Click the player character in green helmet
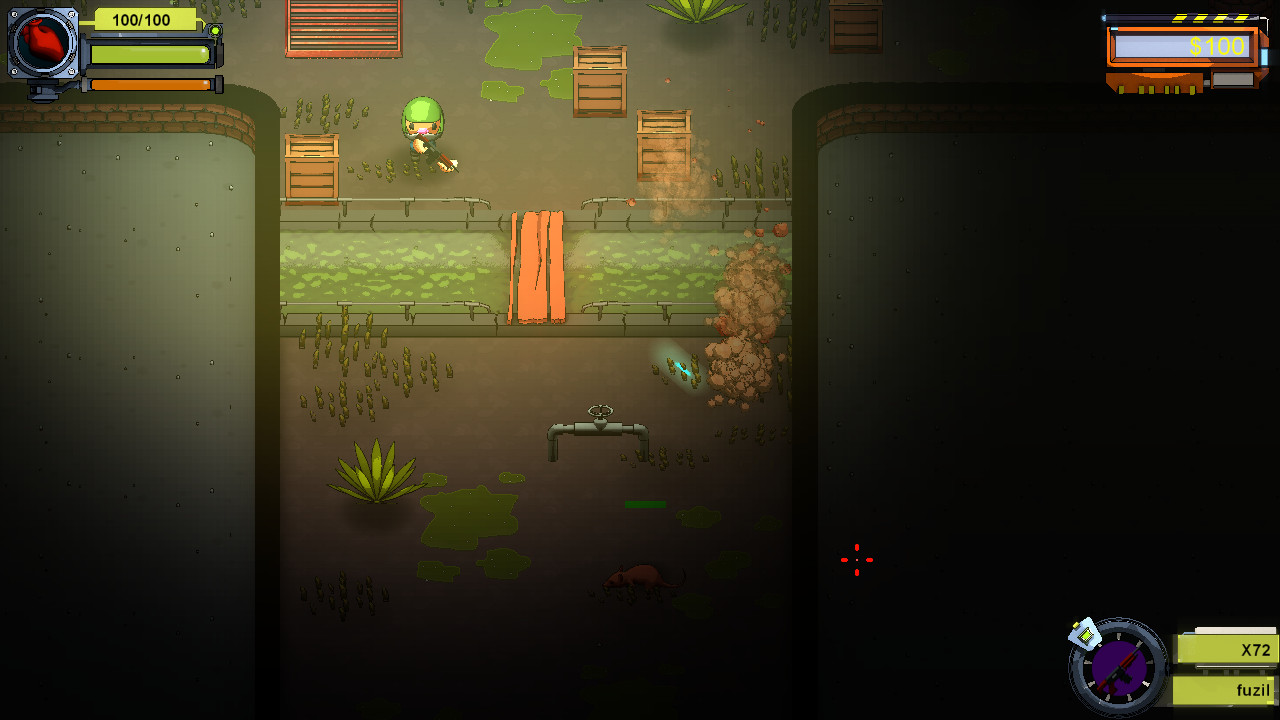This screenshot has height=720, width=1280. [x=422, y=135]
